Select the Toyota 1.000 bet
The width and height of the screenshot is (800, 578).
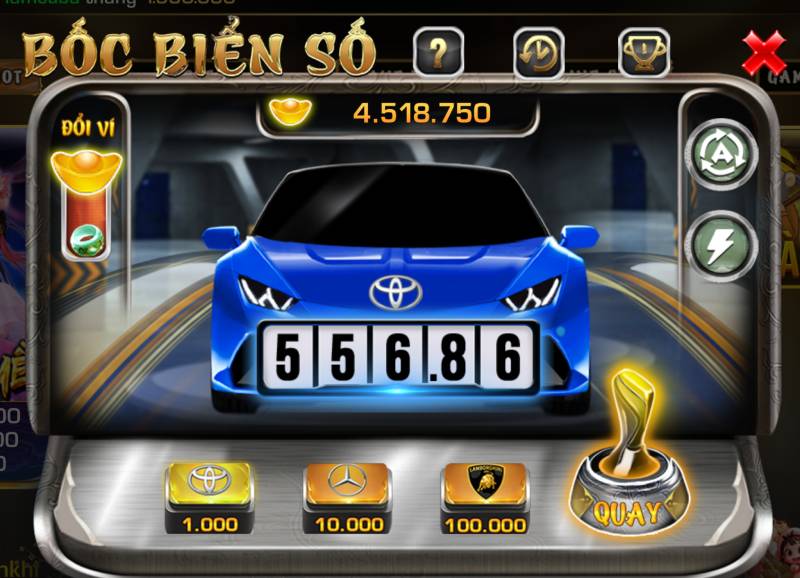209,490
